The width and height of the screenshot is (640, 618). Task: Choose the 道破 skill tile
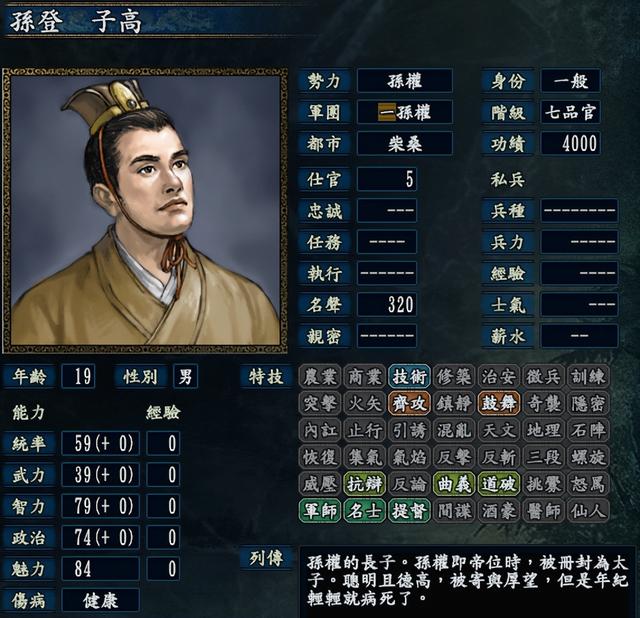[x=499, y=484]
